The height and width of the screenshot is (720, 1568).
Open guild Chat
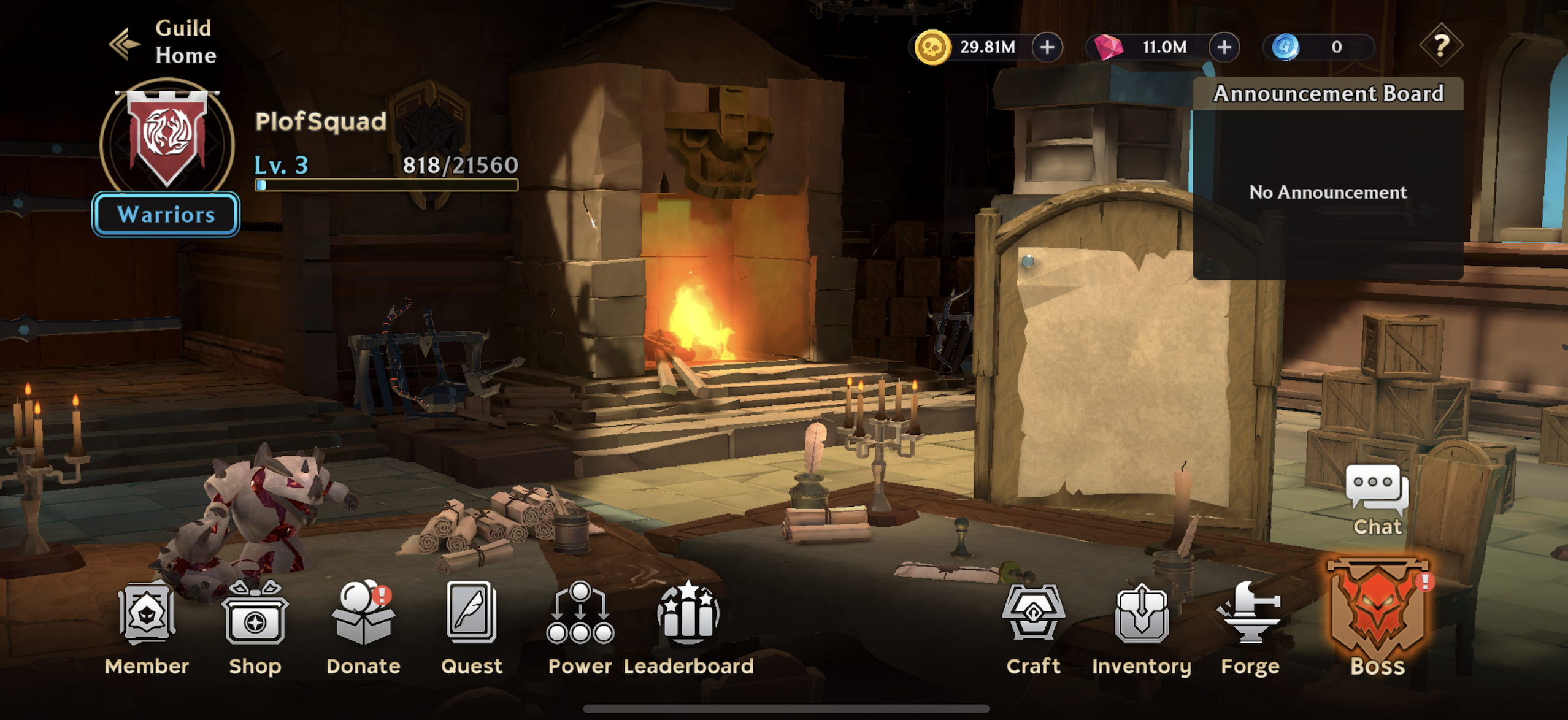(x=1377, y=499)
